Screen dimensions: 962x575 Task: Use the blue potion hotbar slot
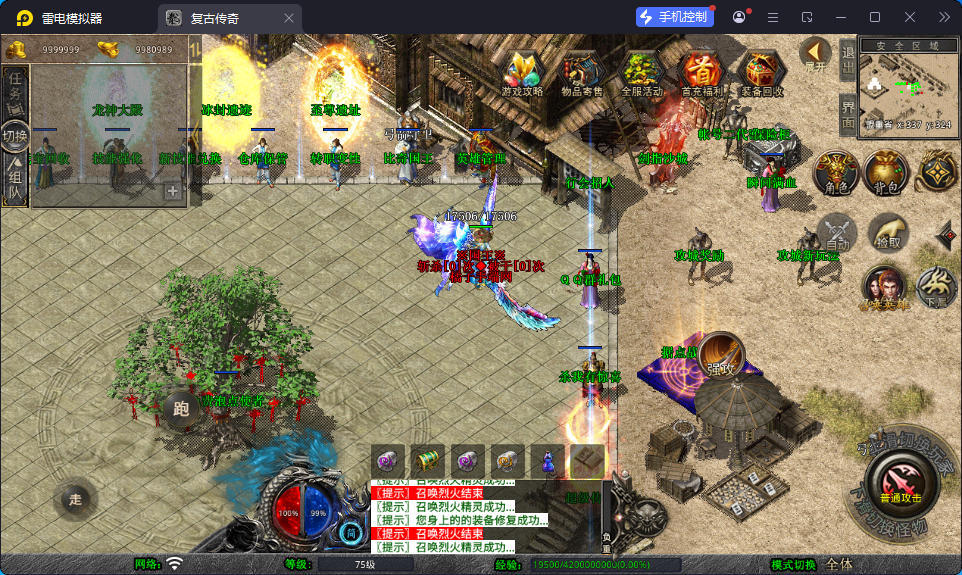tap(547, 460)
